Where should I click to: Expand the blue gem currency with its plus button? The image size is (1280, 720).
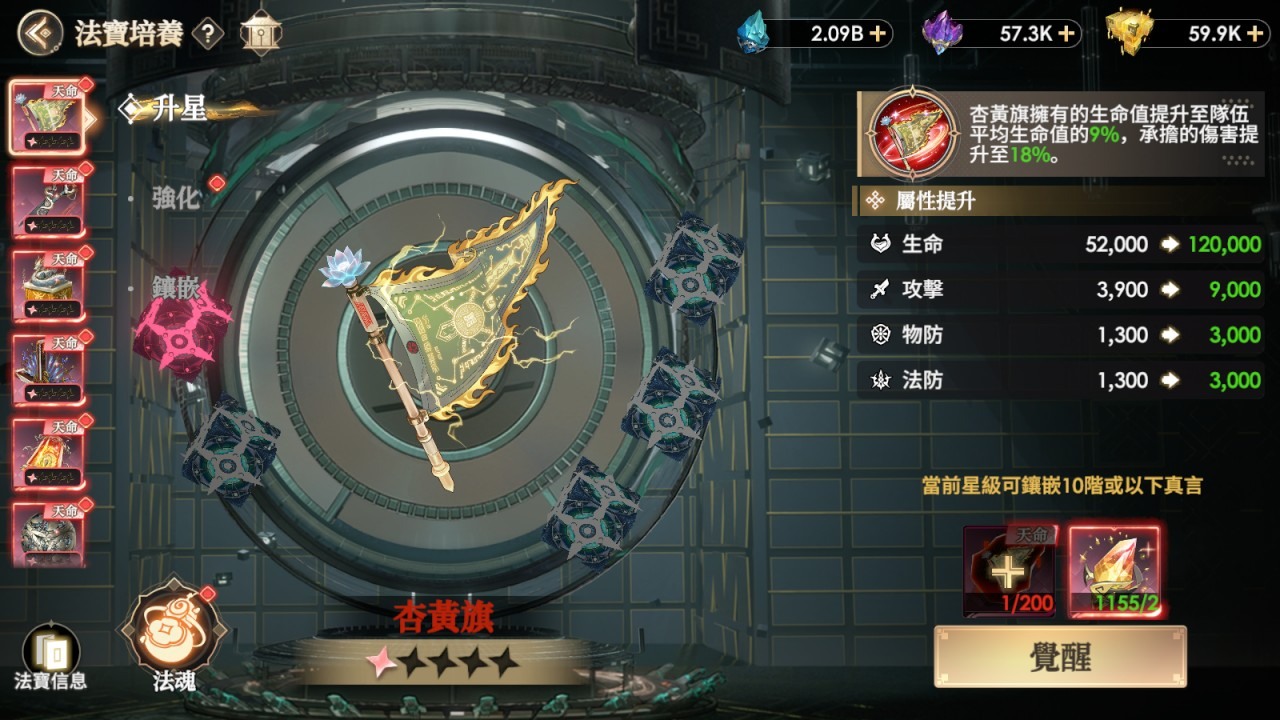coord(878,35)
